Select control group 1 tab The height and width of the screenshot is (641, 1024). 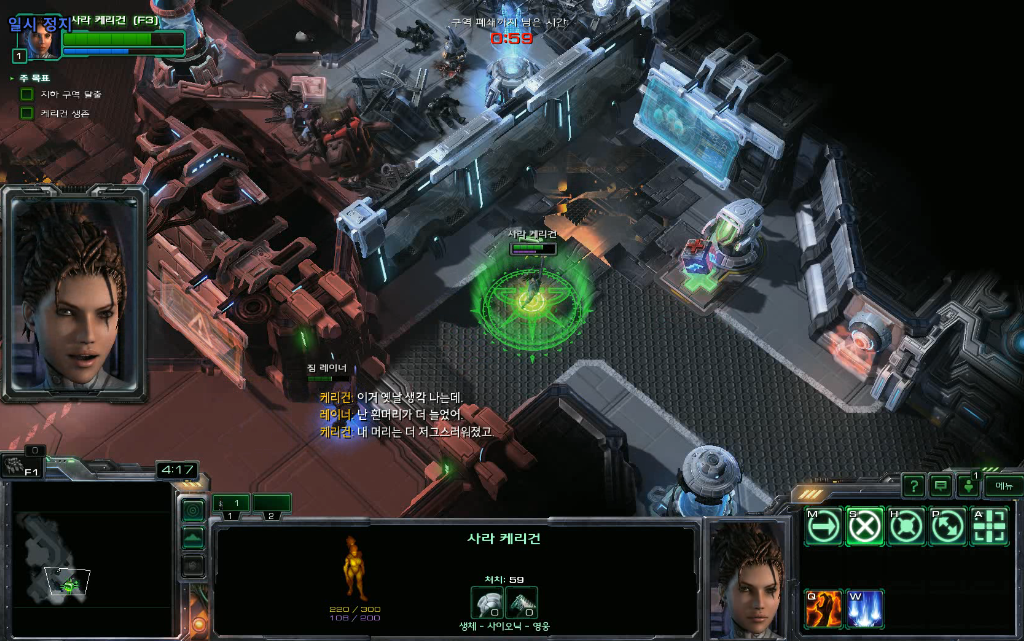[x=230, y=503]
